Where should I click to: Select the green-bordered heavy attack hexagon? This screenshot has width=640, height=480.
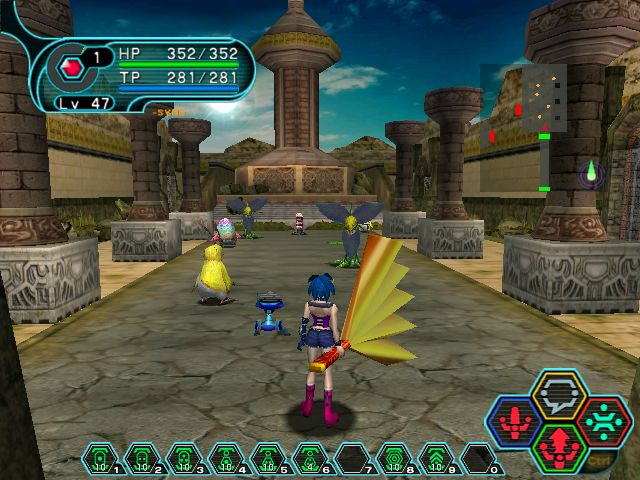coord(558,448)
